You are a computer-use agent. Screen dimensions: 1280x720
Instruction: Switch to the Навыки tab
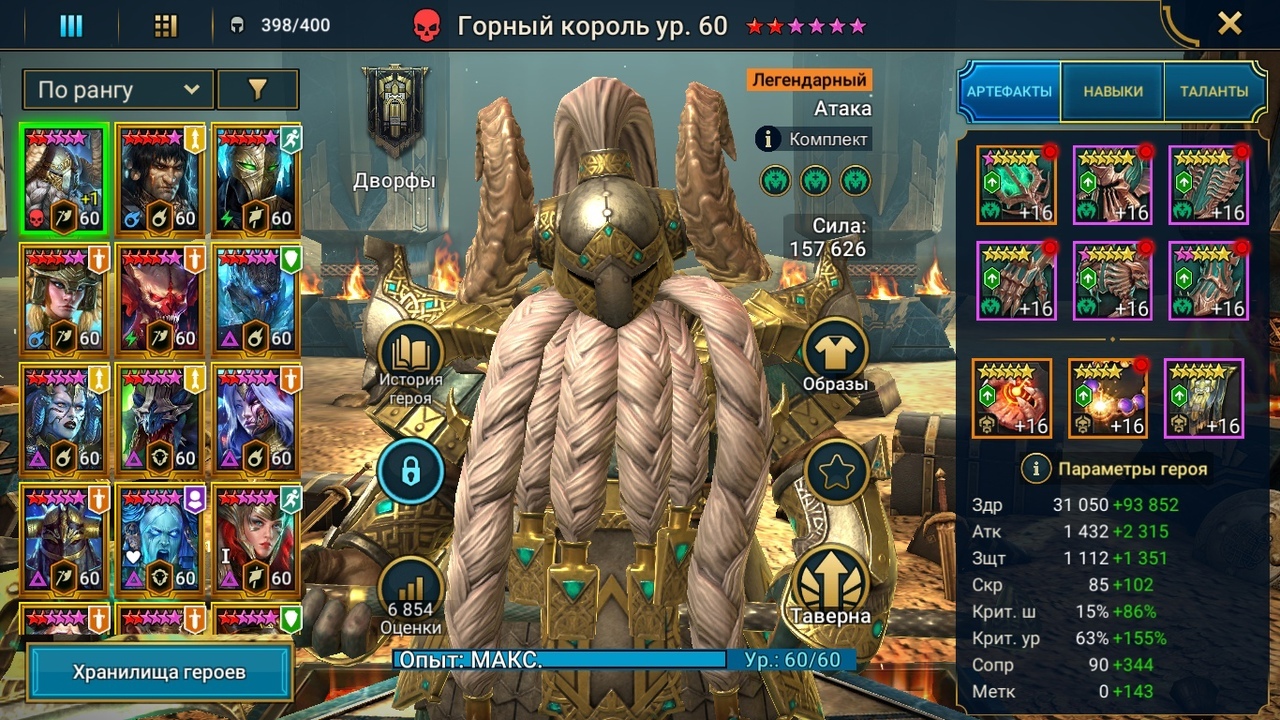tap(1113, 91)
